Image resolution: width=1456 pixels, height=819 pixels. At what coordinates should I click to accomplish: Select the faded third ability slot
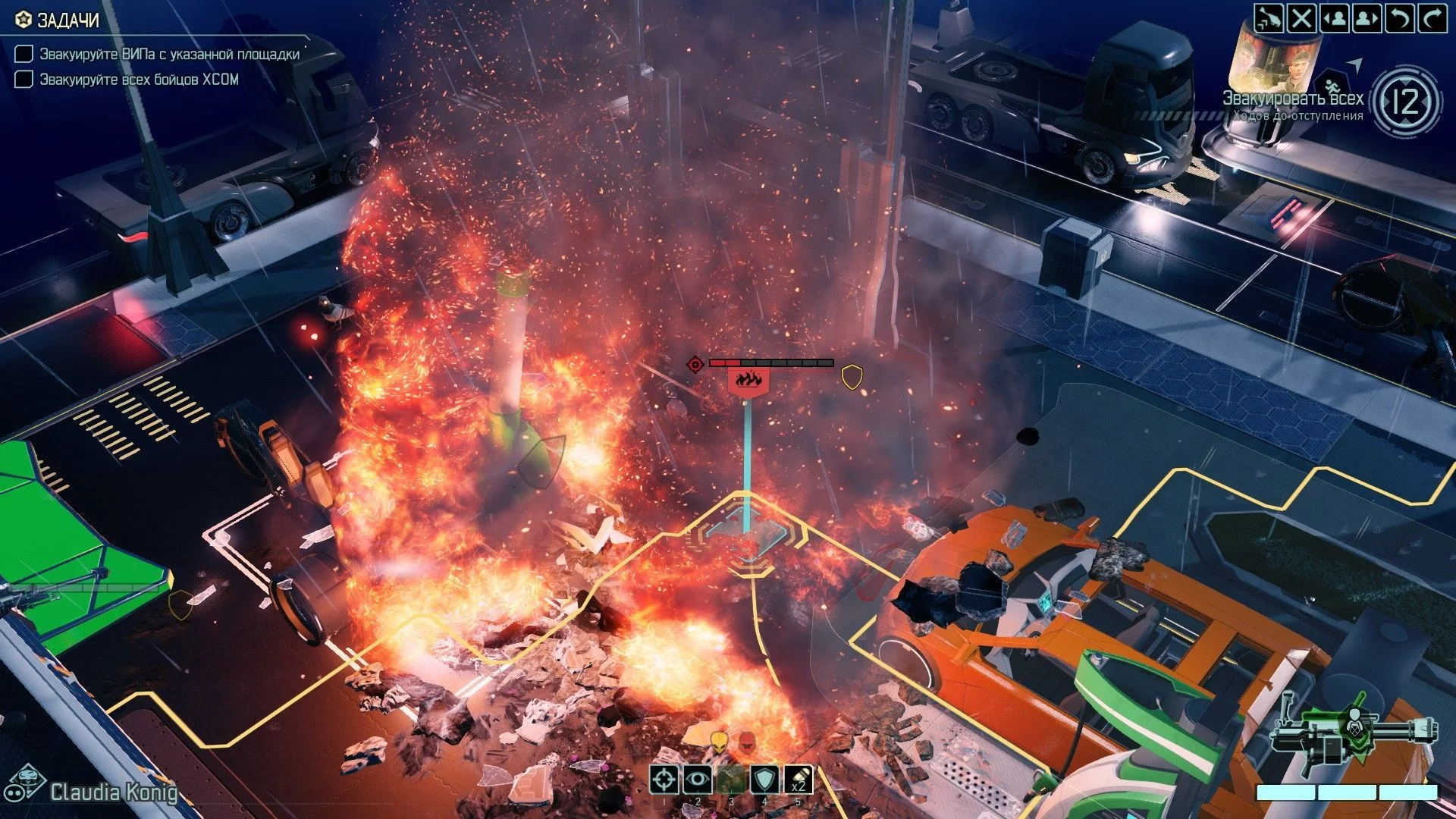(731, 779)
